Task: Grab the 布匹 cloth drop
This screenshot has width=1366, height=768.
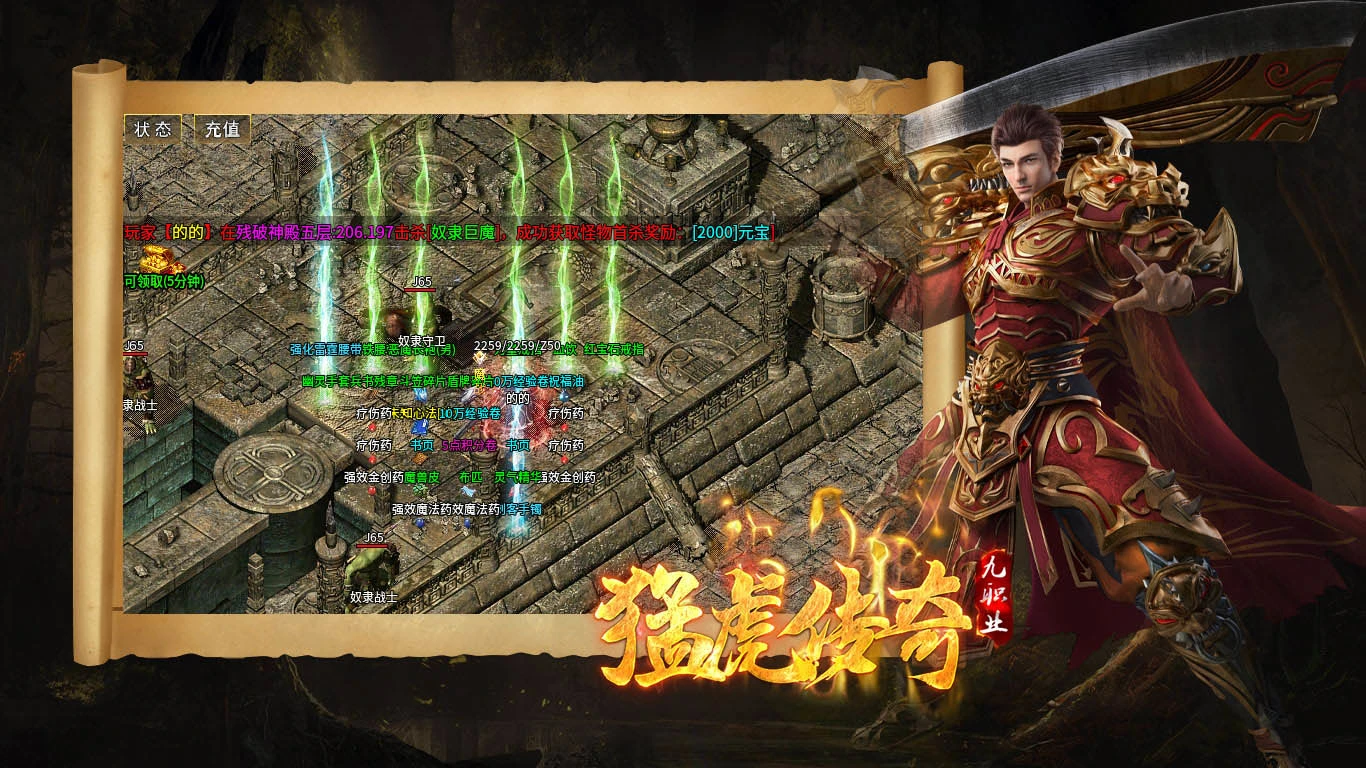Action: click(x=473, y=477)
